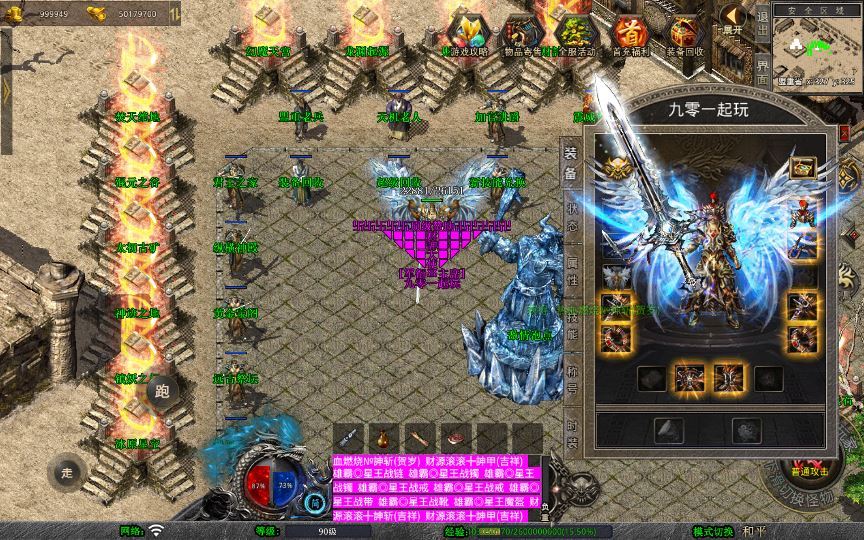The height and width of the screenshot is (540, 864).
Task: Toggle the 跑 run button
Action: 162,391
